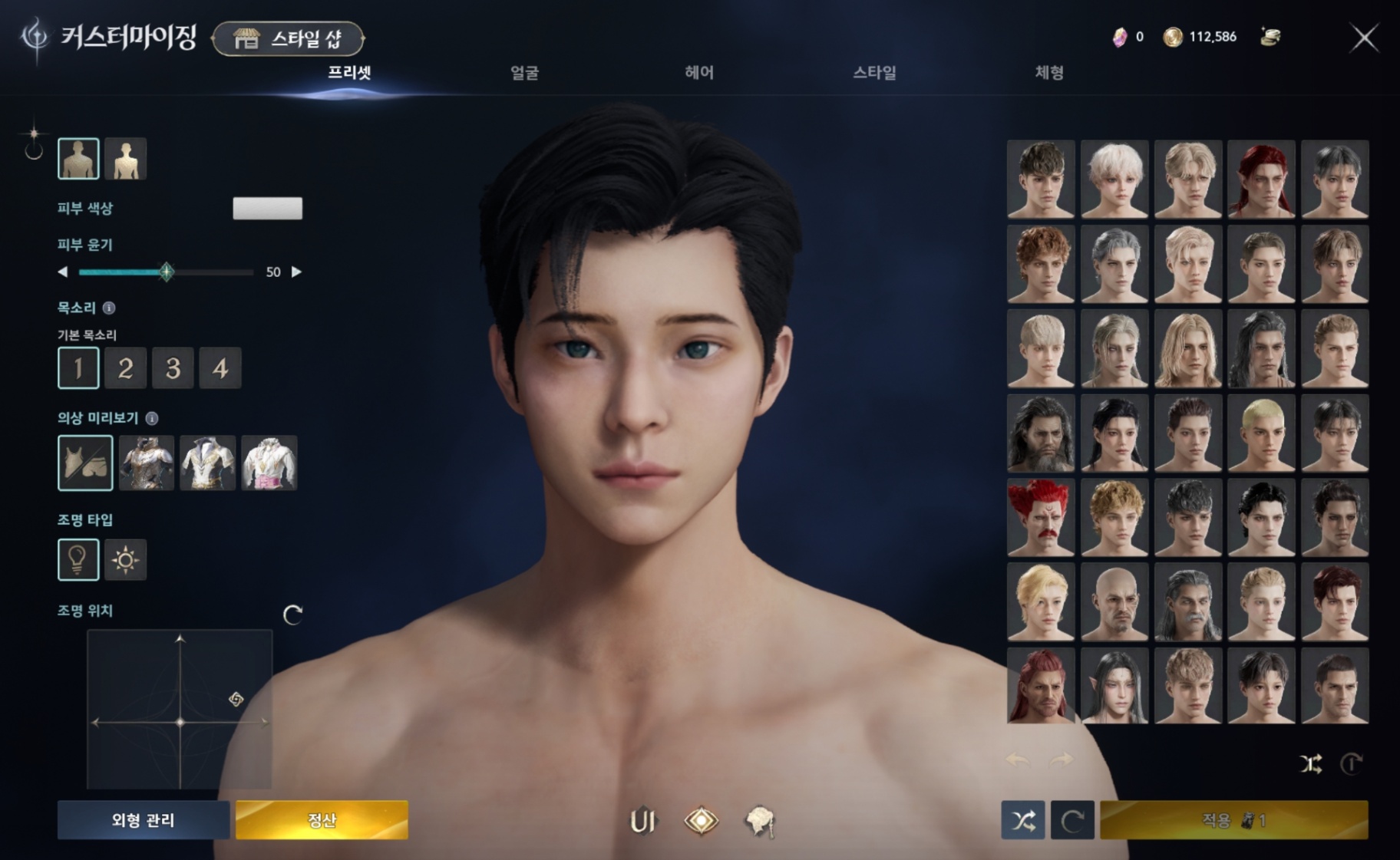Open the 스타일 tab
Viewport: 1400px width, 860px height.
[874, 73]
